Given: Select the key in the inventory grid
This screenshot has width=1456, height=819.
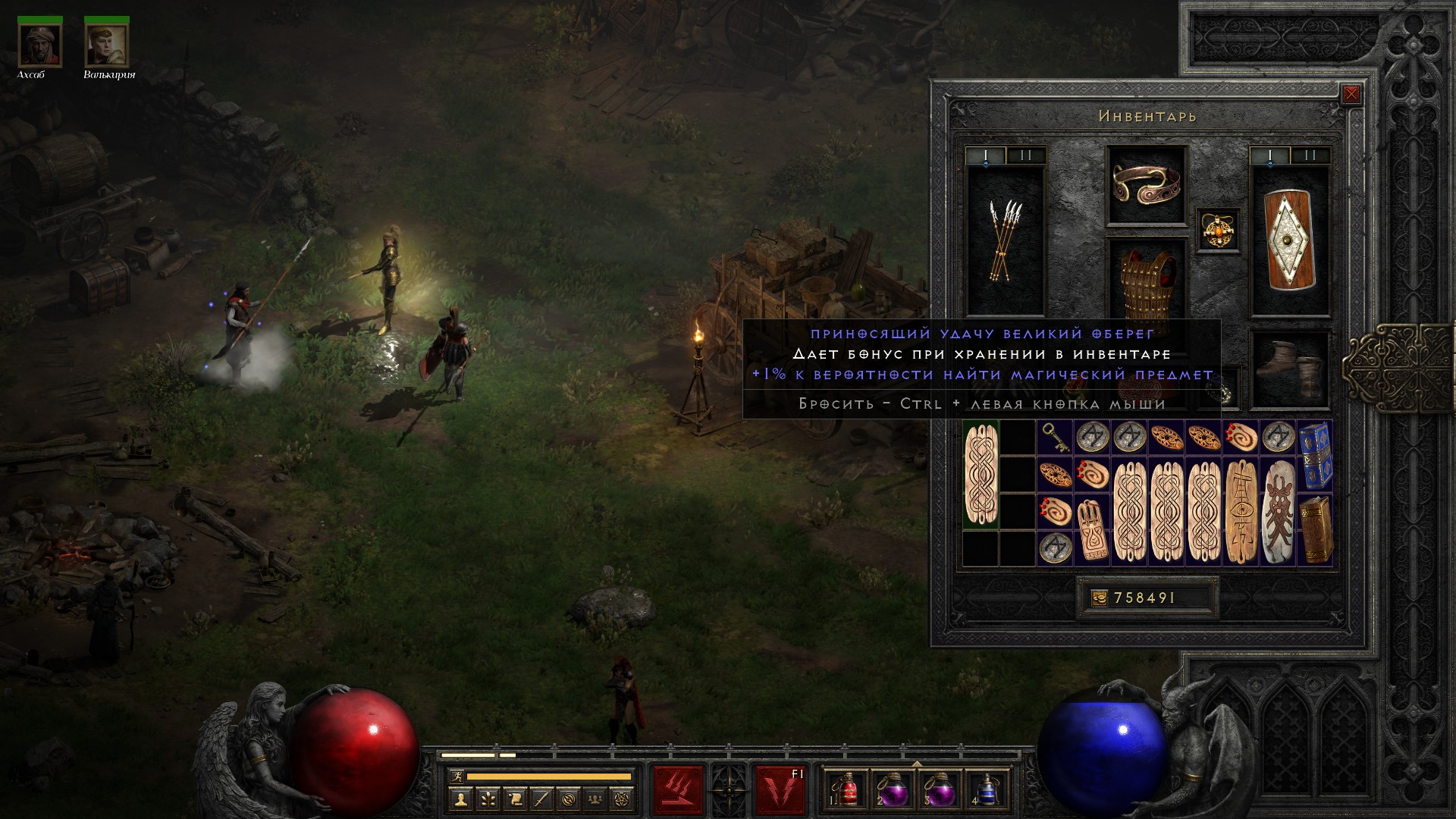Looking at the screenshot, I should (1055, 438).
